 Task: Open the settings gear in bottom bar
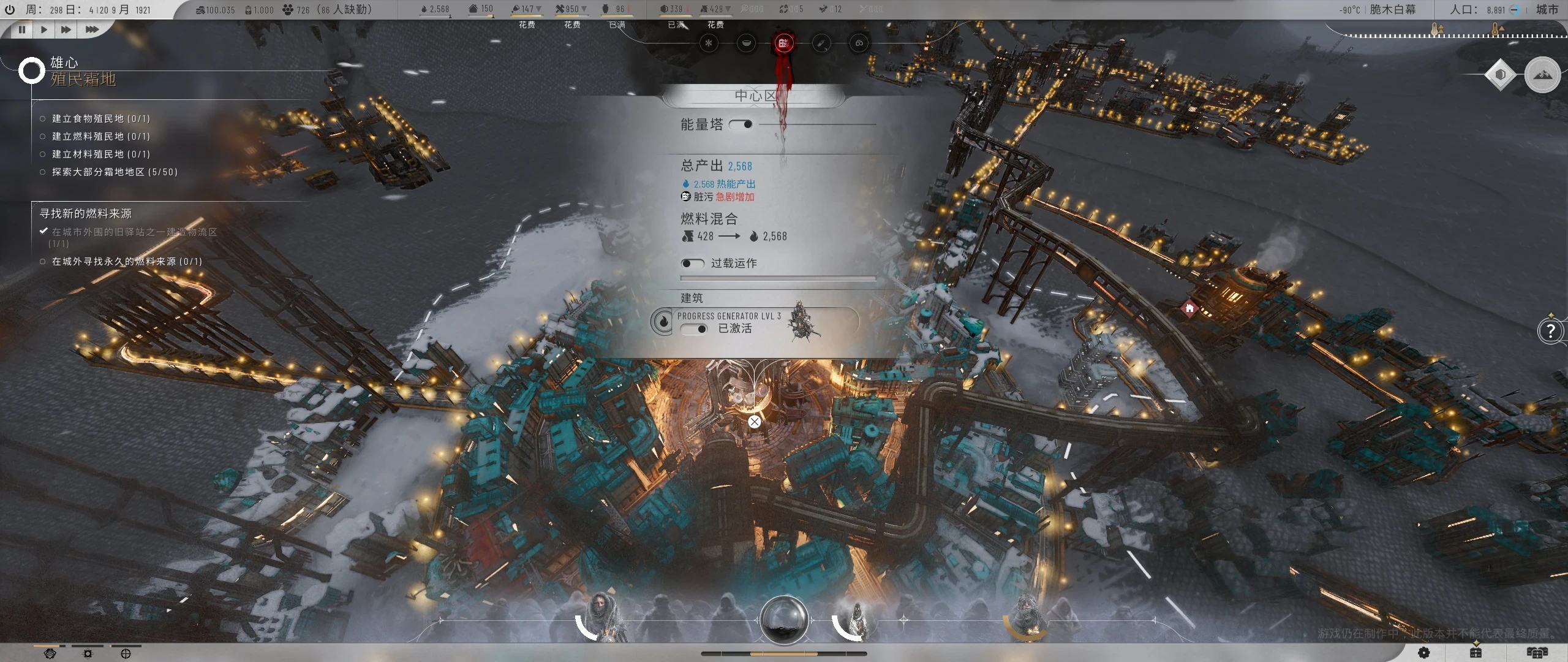pos(1424,653)
